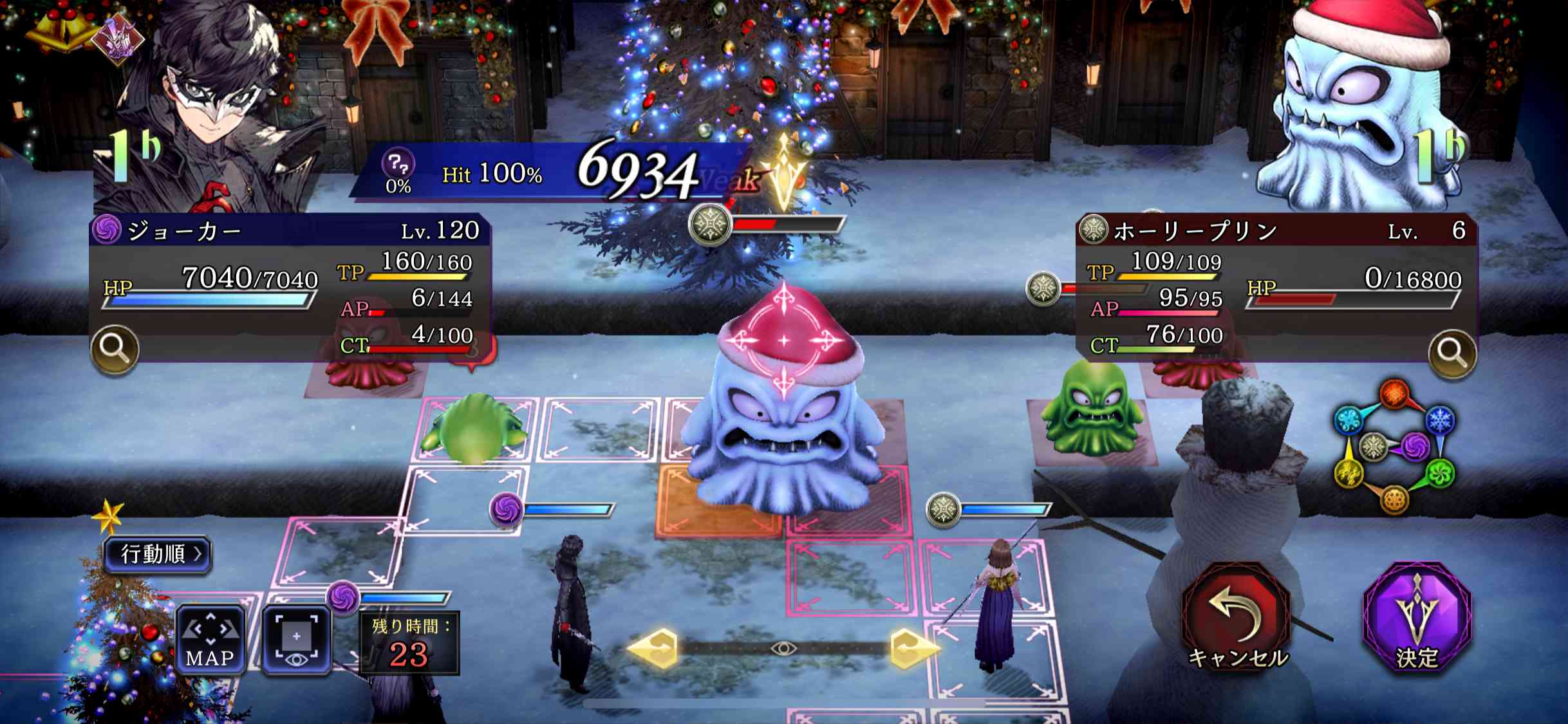Open Joker's details with the magnifier icon
The image size is (1568, 724).
pos(116,348)
